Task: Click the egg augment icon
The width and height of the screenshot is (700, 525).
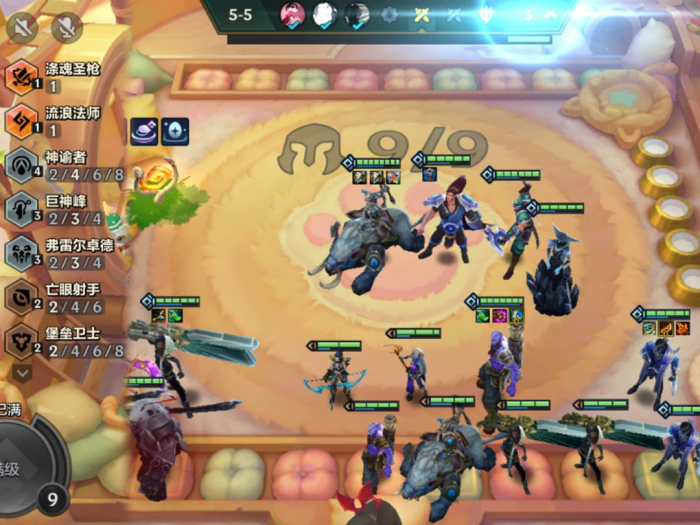Action: (174, 131)
